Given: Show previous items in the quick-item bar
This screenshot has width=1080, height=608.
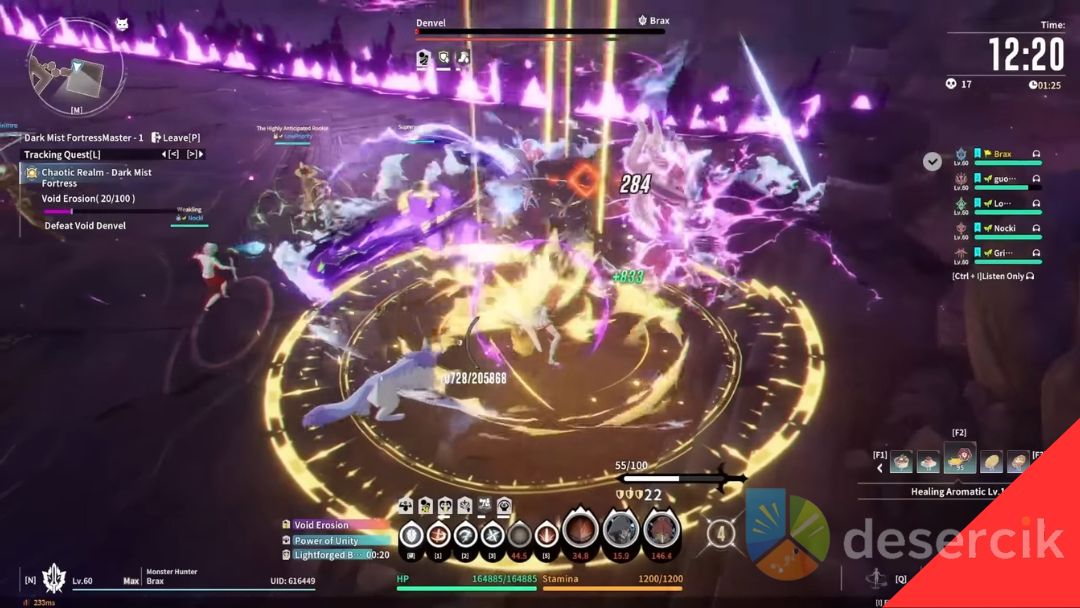Looking at the screenshot, I should point(880,466).
